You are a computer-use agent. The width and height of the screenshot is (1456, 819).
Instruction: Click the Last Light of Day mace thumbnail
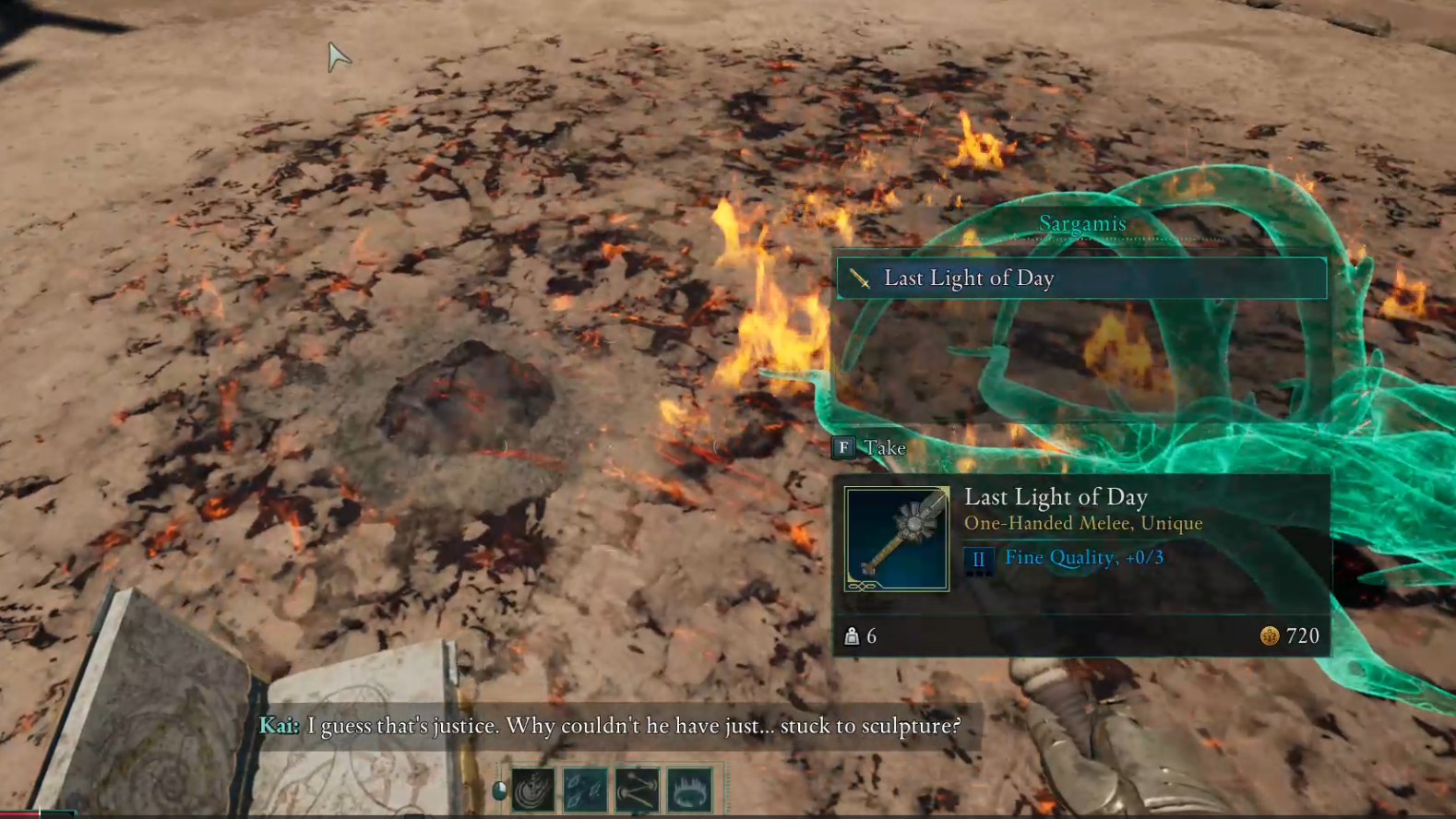coord(896,539)
